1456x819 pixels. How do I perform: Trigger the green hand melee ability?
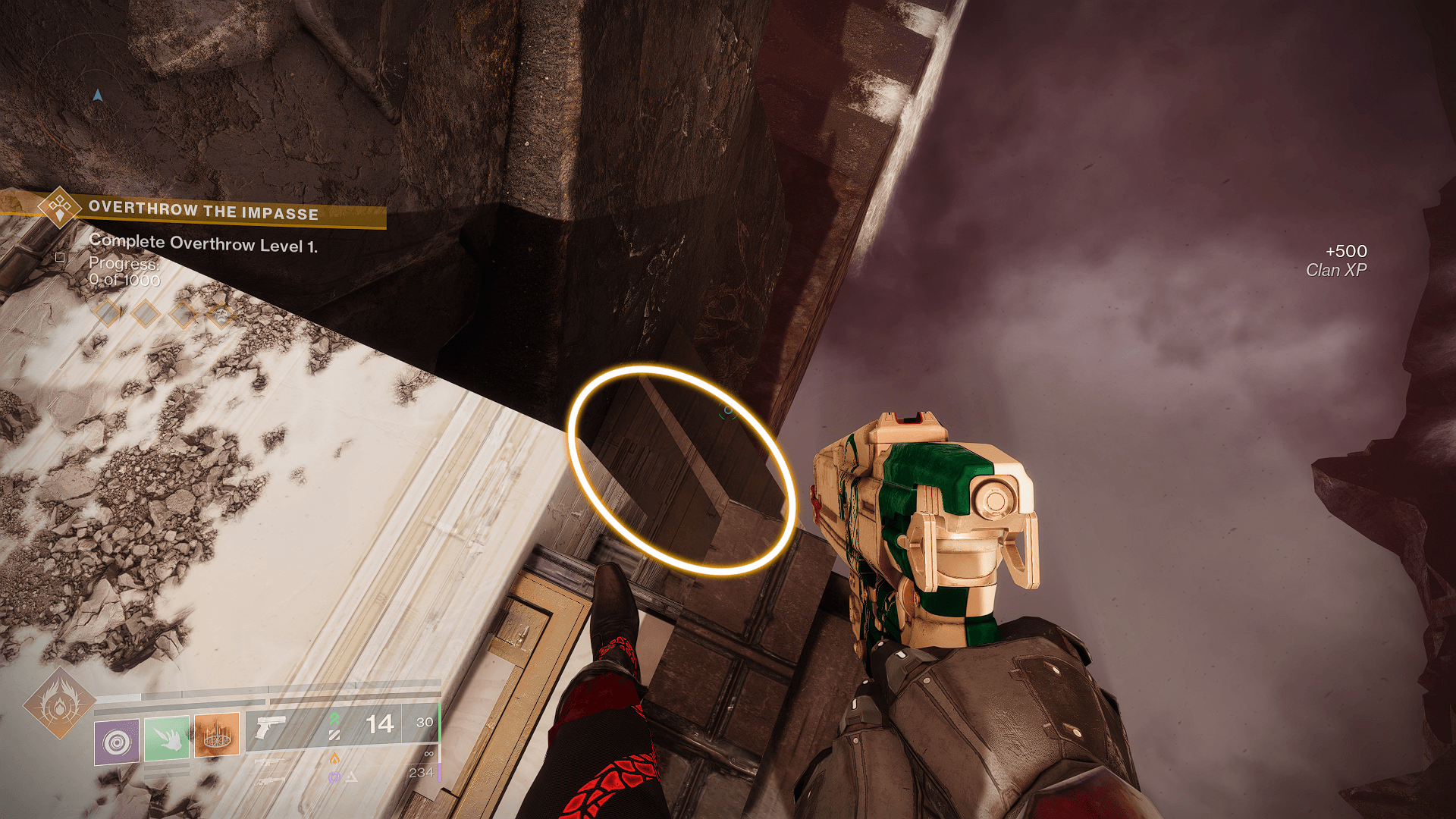[167, 737]
